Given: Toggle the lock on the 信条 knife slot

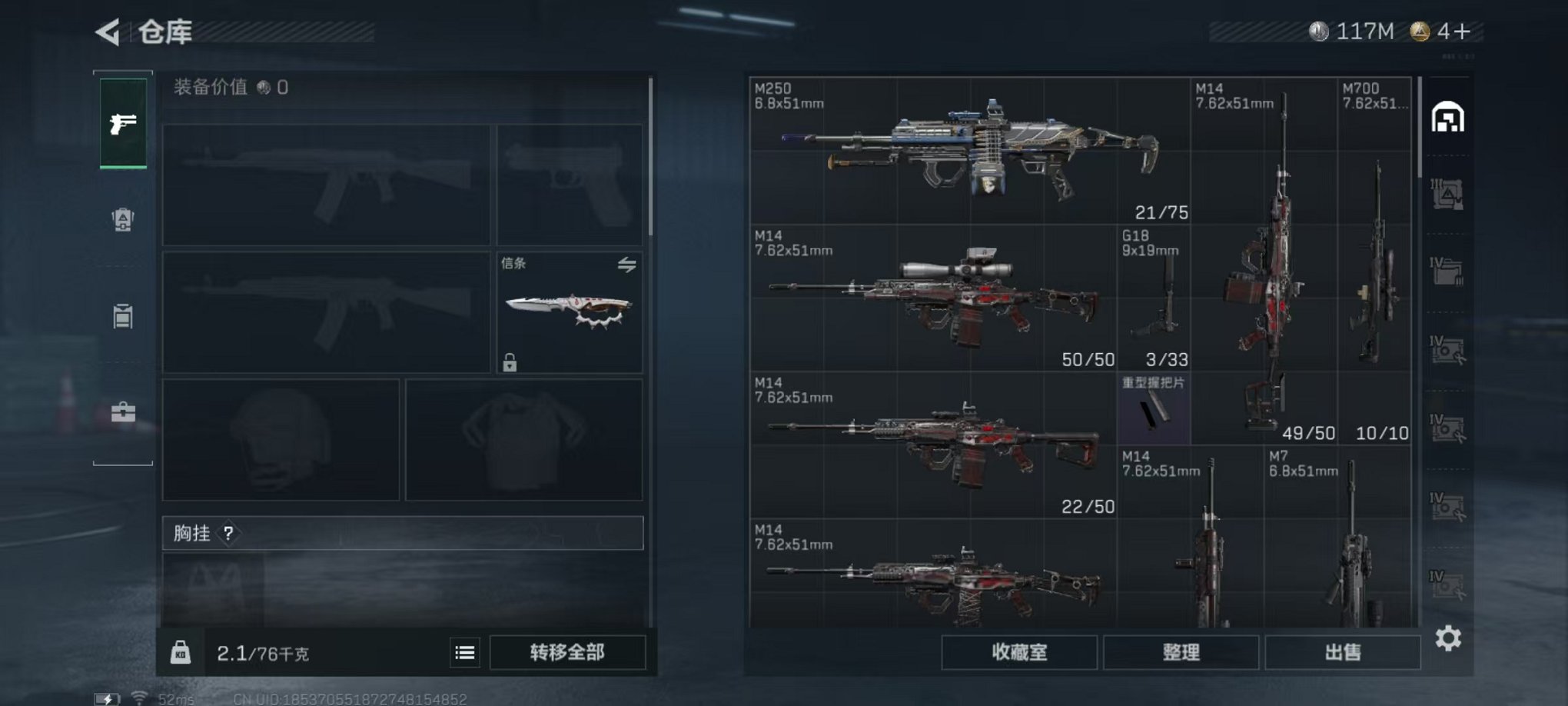Looking at the screenshot, I should [x=511, y=361].
